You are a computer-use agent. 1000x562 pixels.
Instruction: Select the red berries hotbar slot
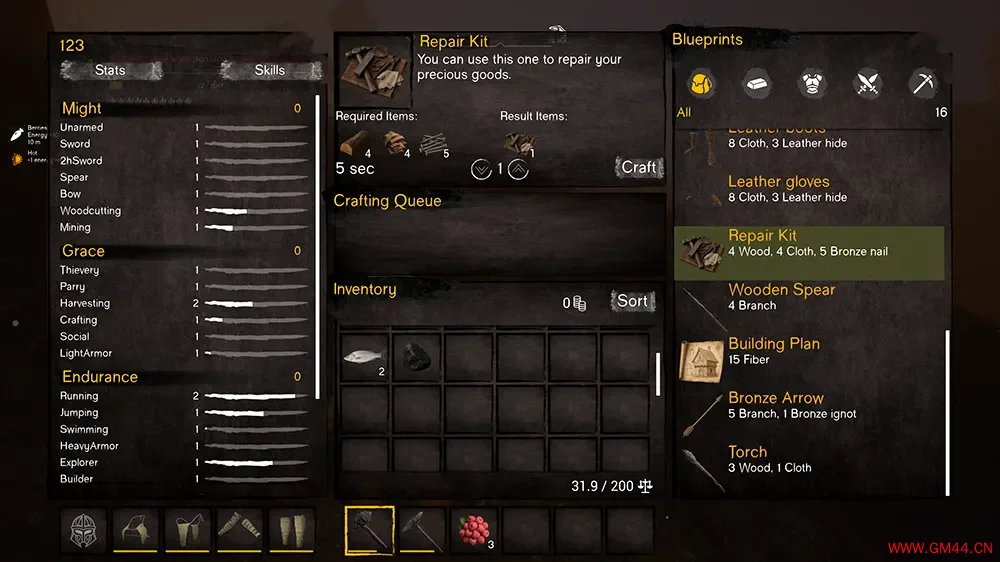474,530
